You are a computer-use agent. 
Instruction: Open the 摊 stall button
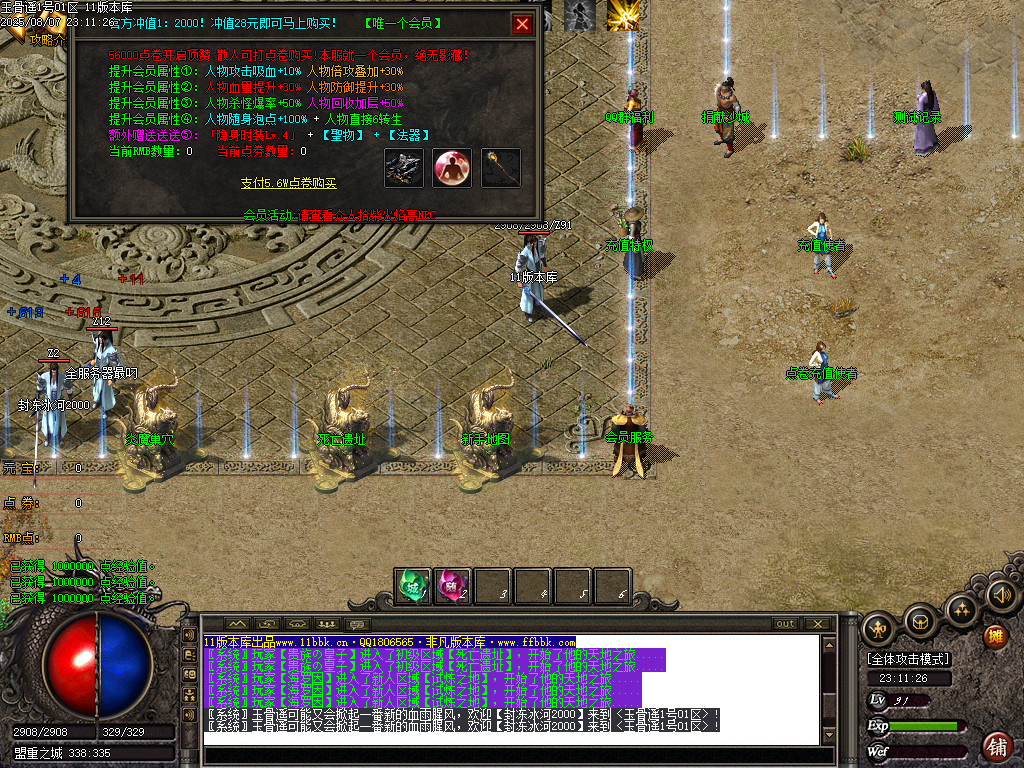(x=995, y=635)
